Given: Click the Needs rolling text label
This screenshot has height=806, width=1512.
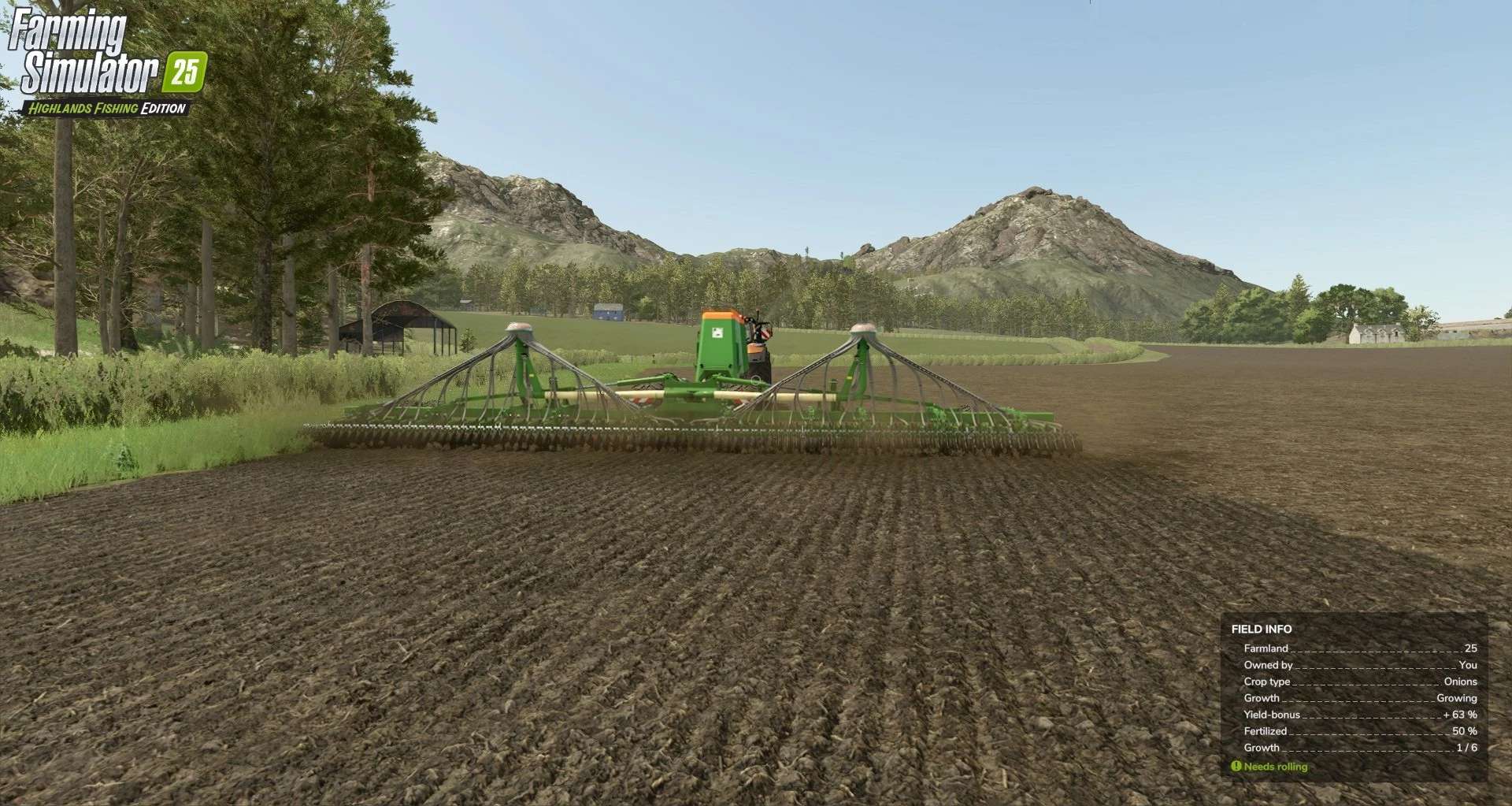Looking at the screenshot, I should click(x=1277, y=766).
